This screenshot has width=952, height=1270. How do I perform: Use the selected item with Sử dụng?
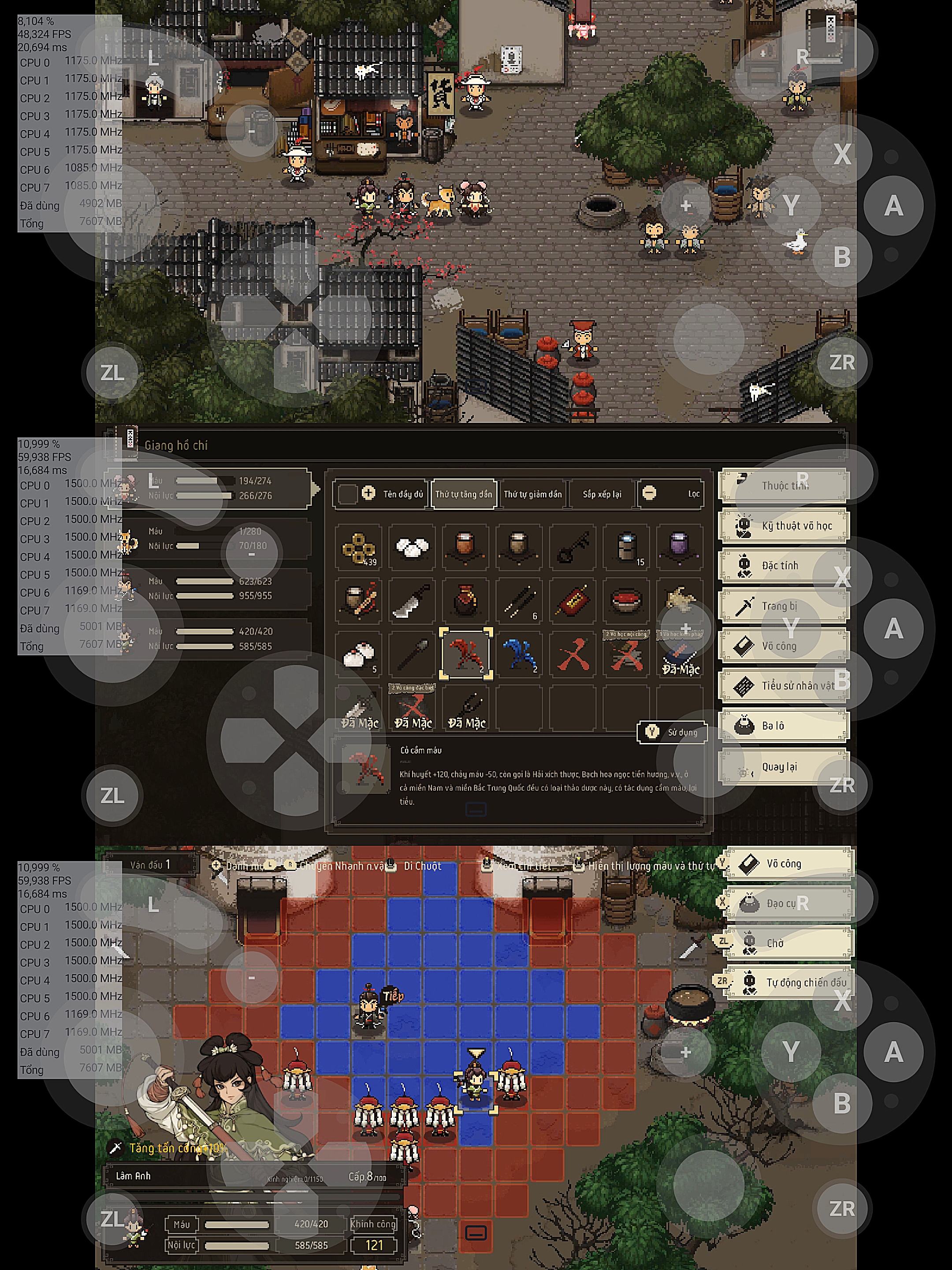click(x=672, y=732)
